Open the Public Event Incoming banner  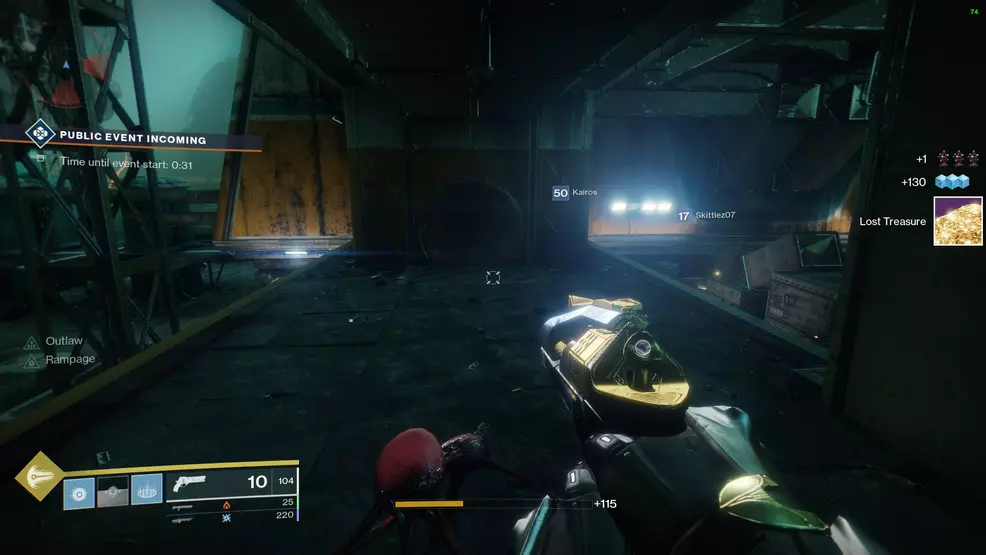point(132,139)
